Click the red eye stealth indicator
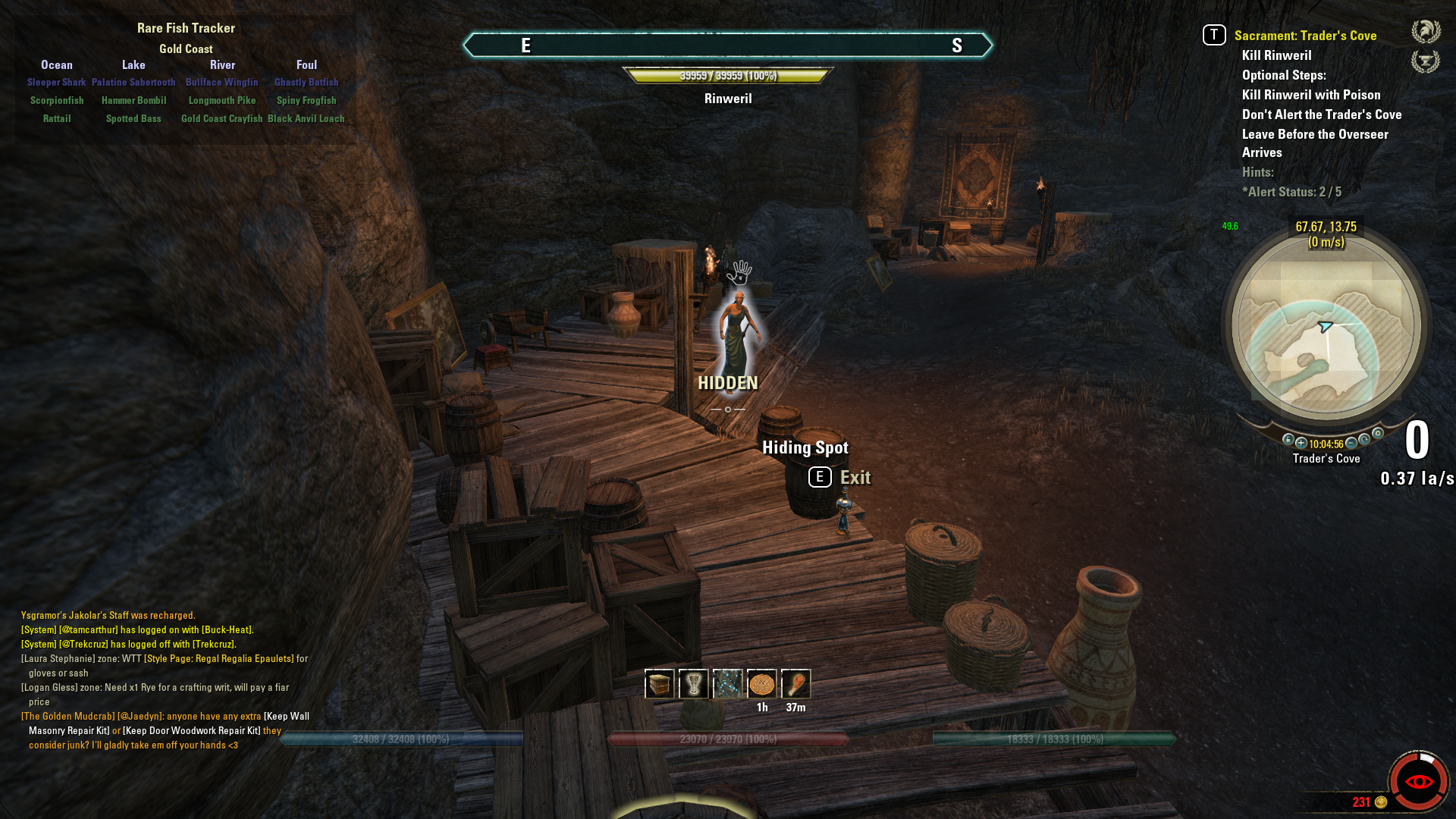The image size is (1456, 819). [x=1418, y=782]
